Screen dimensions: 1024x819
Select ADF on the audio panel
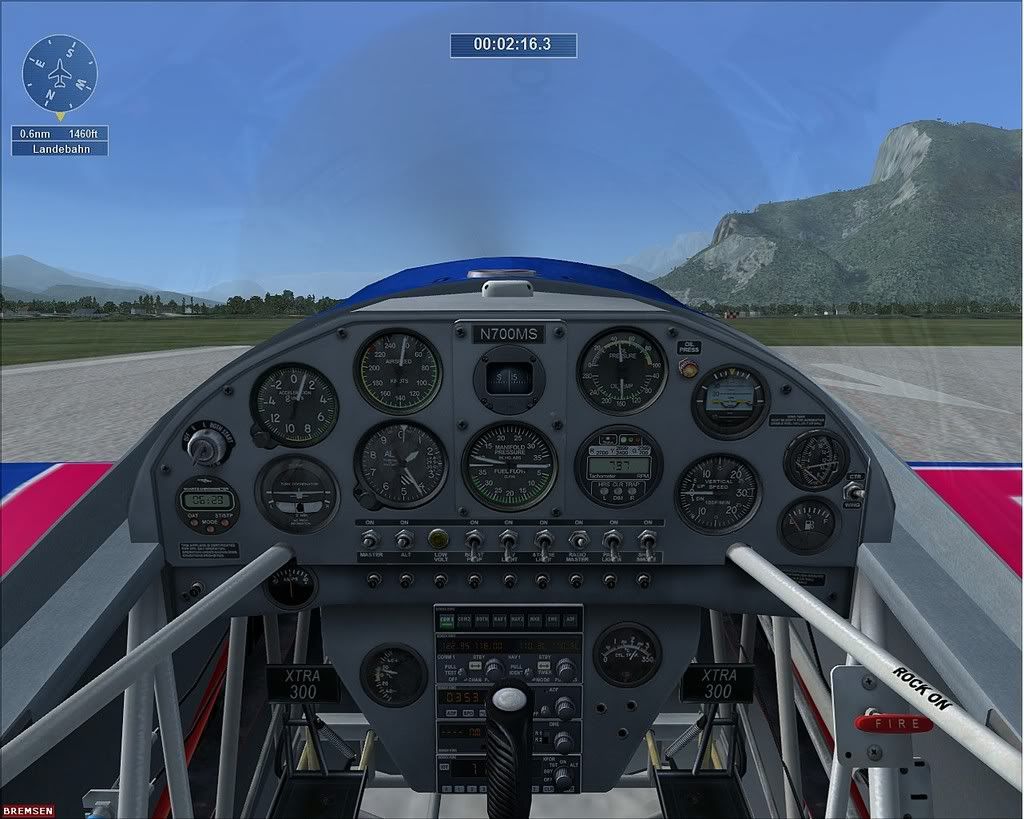point(570,620)
